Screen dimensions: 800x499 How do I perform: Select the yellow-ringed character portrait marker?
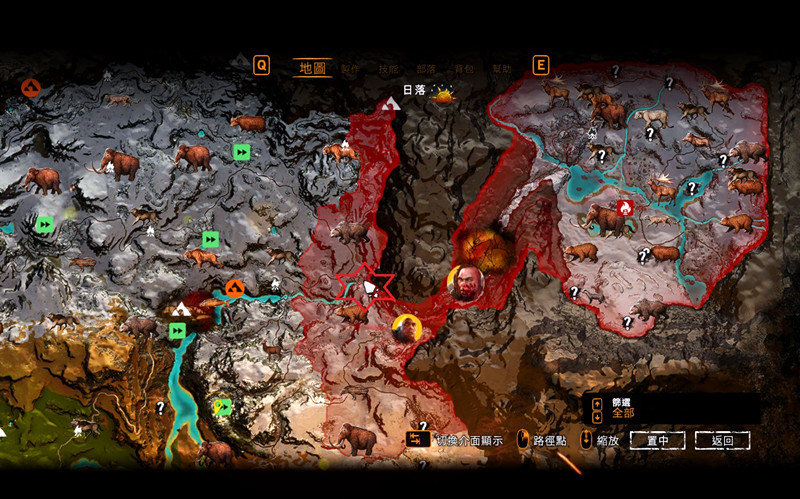pyautogui.click(x=406, y=329)
